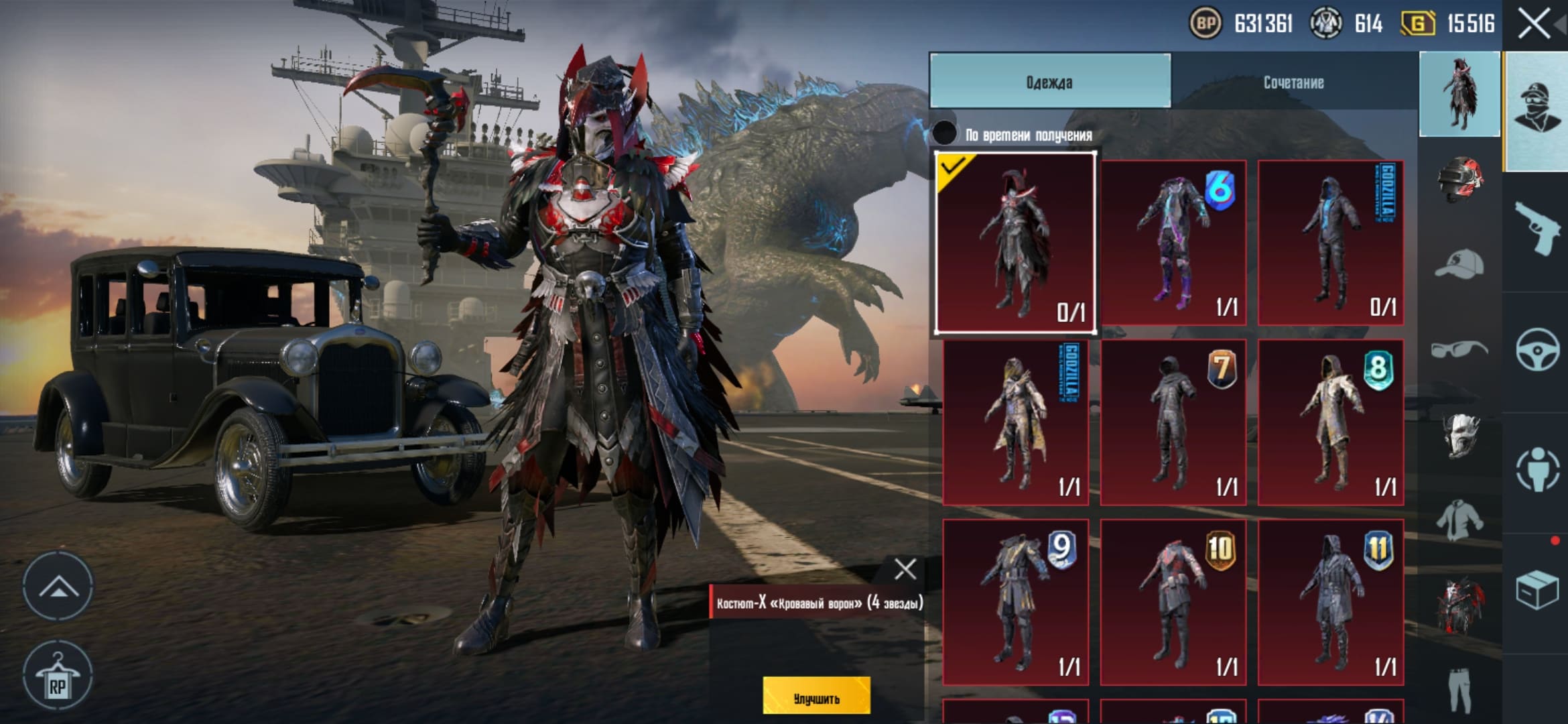Select the Blood Raven X-suit tile

(1015, 243)
